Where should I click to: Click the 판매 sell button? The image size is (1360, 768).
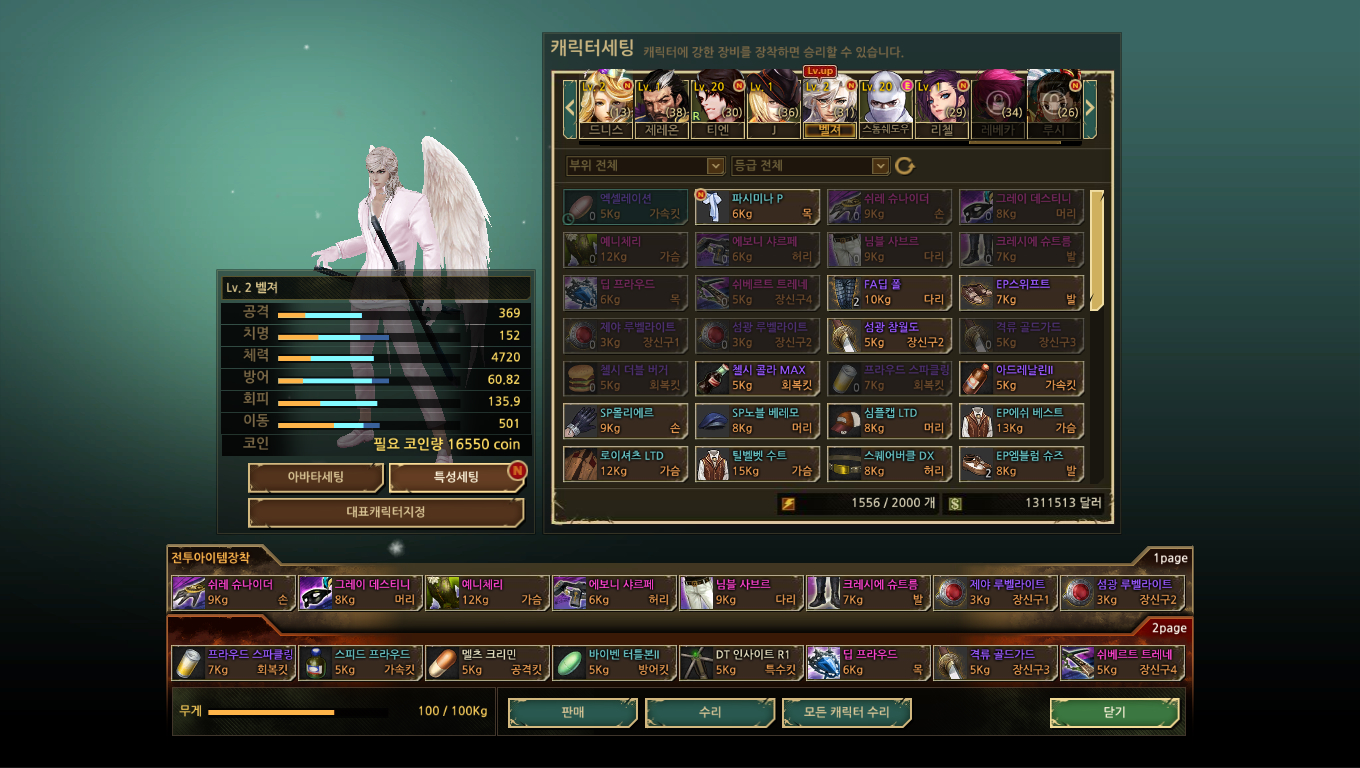(x=572, y=712)
